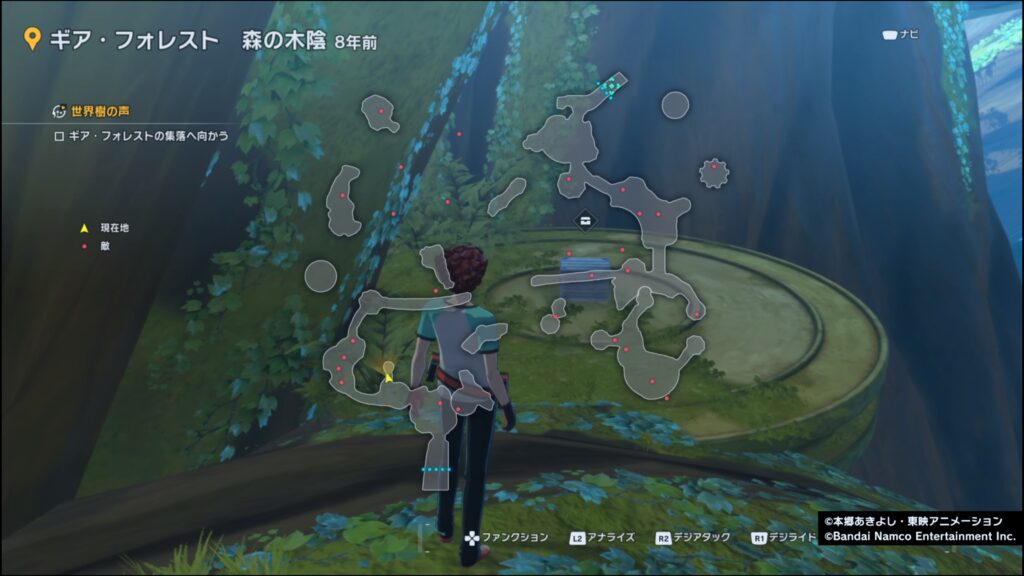Screen dimensions: 1024x576
Task: Select the cyan dotted exit at map bottom
Action: [x=437, y=468]
